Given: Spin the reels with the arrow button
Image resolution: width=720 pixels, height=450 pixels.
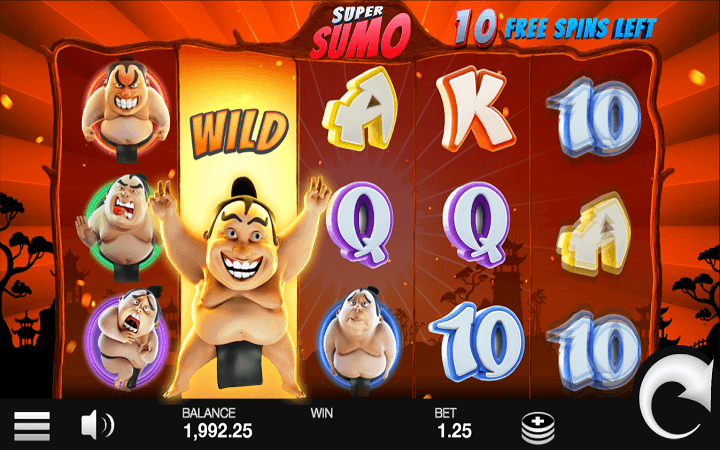Looking at the screenshot, I should tap(680, 401).
